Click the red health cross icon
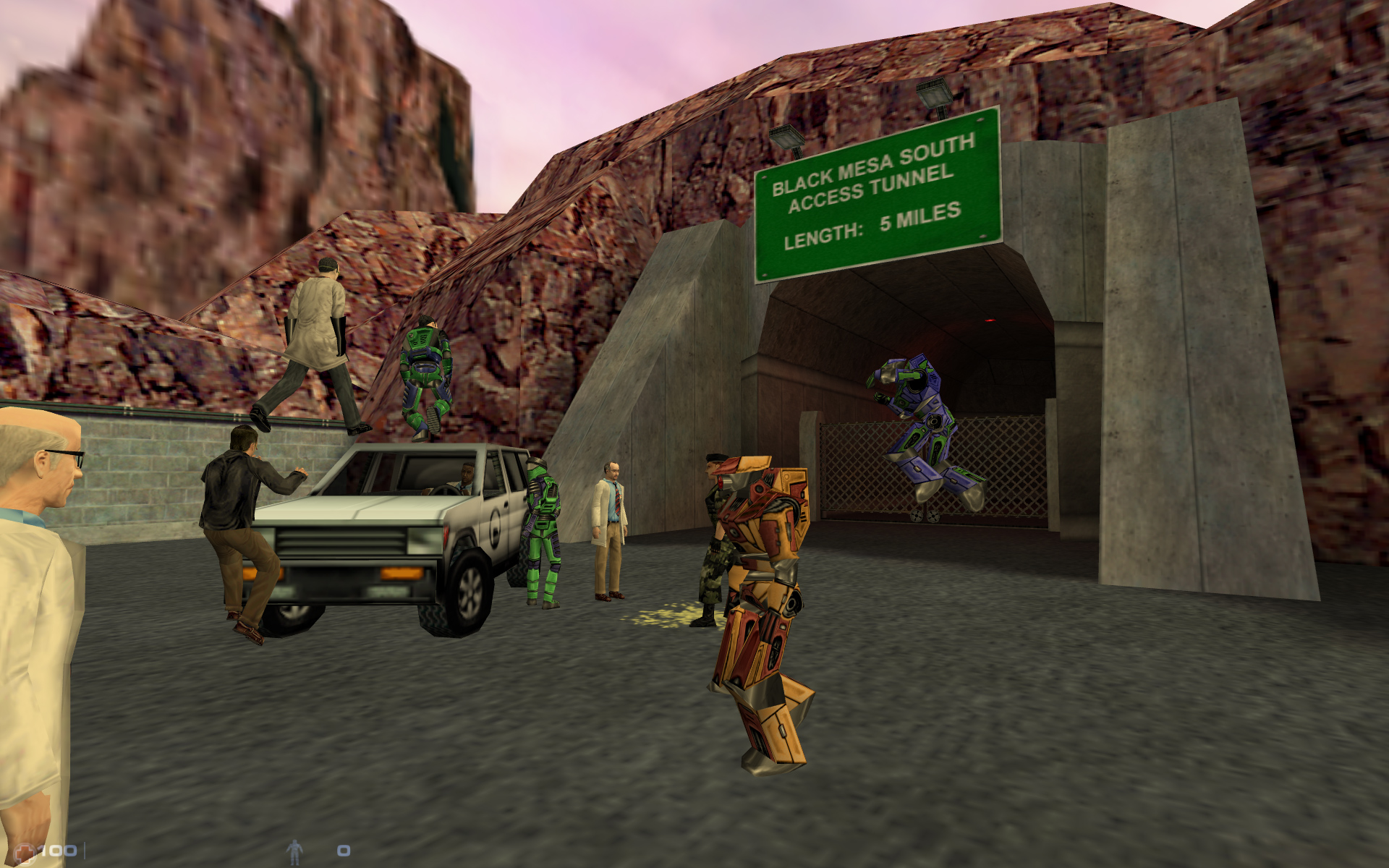1389x868 pixels. coord(25,851)
